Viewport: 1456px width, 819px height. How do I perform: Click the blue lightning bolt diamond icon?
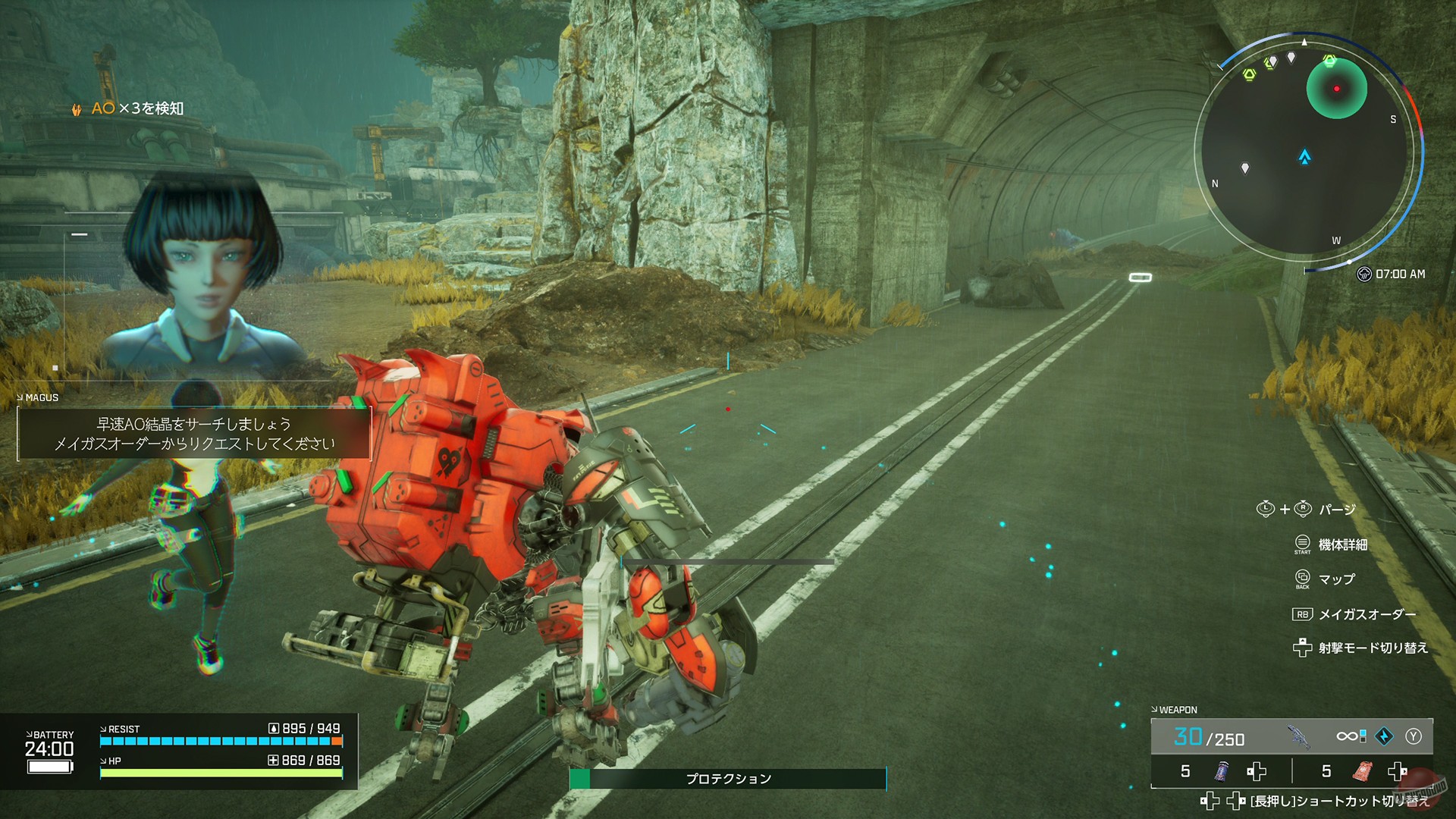tap(1384, 736)
